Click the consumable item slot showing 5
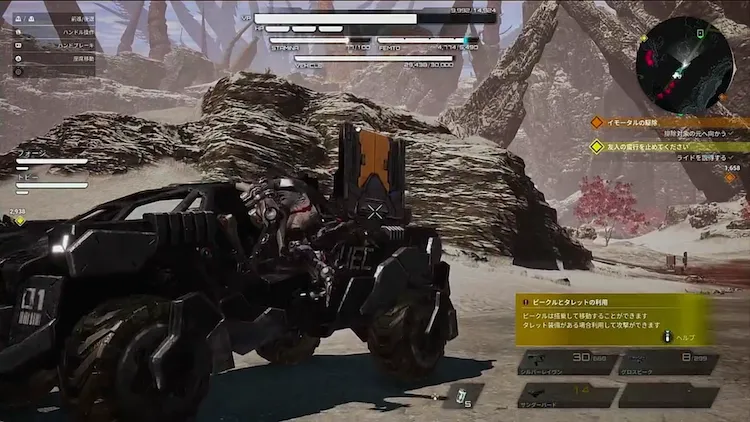This screenshot has width=750, height=422. [462, 395]
